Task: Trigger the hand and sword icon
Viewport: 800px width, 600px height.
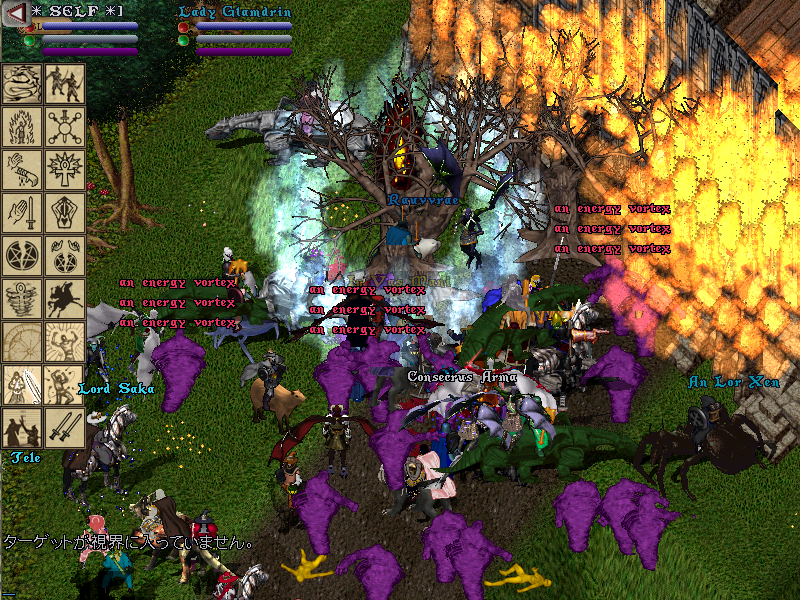Action: click(22, 212)
